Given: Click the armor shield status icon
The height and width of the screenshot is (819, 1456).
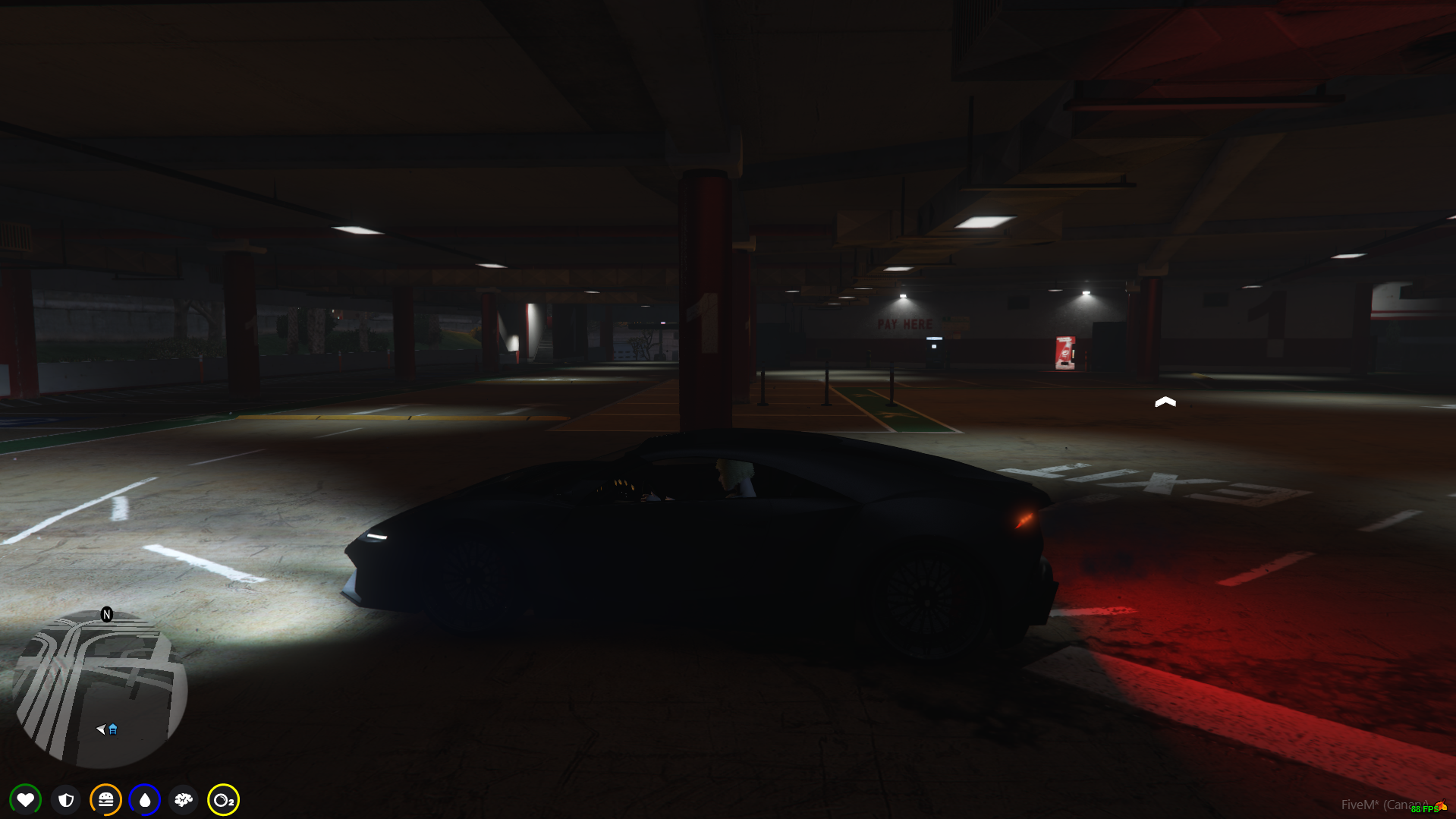Looking at the screenshot, I should [66, 799].
